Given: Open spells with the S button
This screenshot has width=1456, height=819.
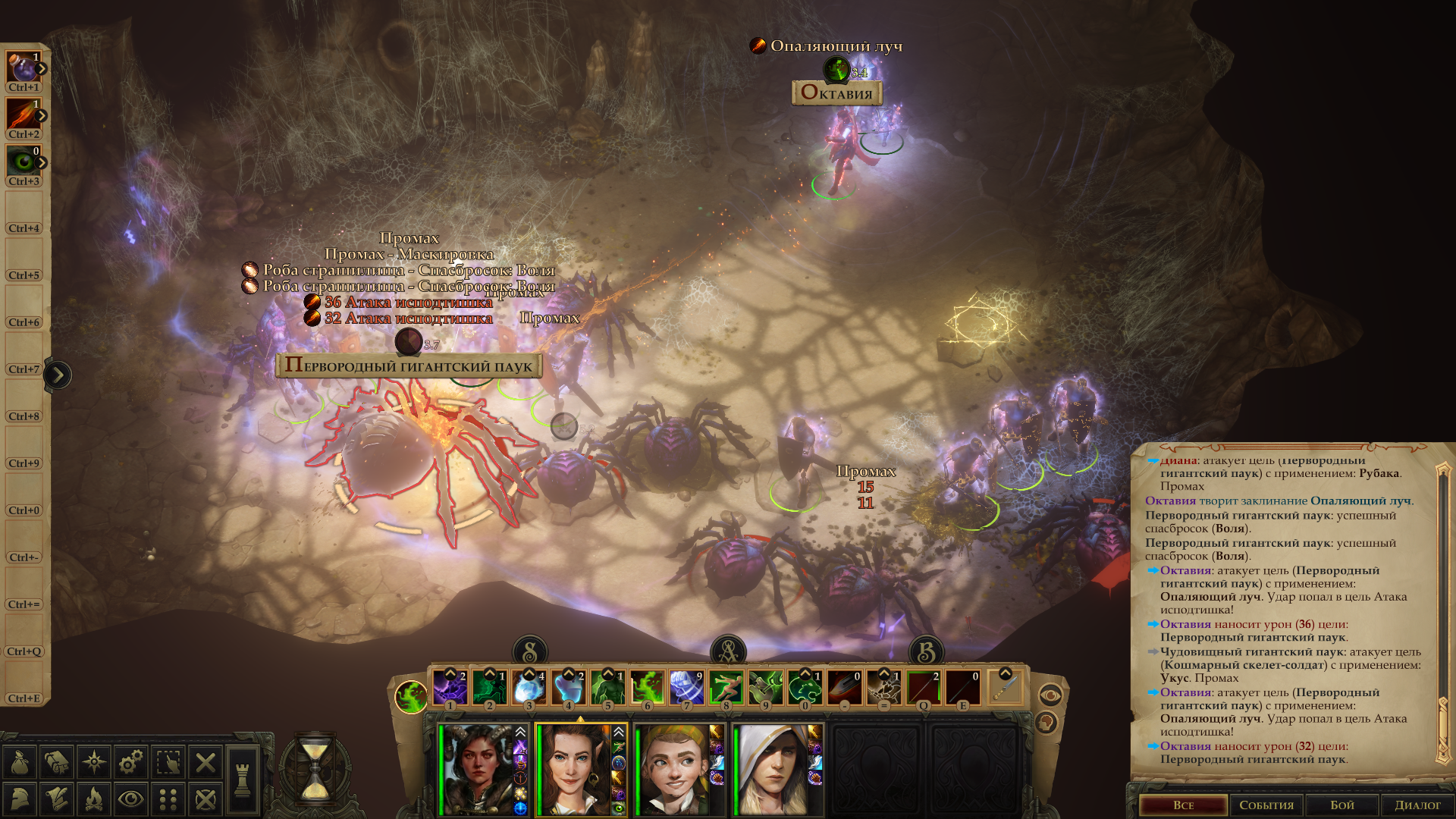Looking at the screenshot, I should point(530,652).
